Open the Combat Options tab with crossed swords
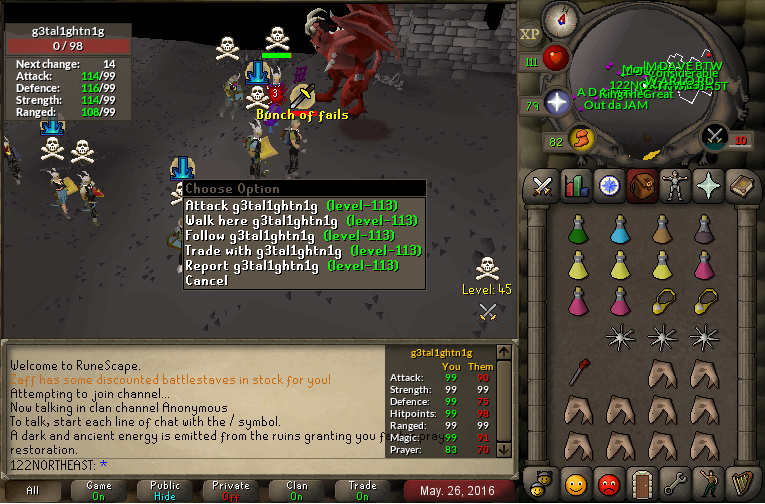Image resolution: width=765 pixels, height=504 pixels. click(542, 186)
